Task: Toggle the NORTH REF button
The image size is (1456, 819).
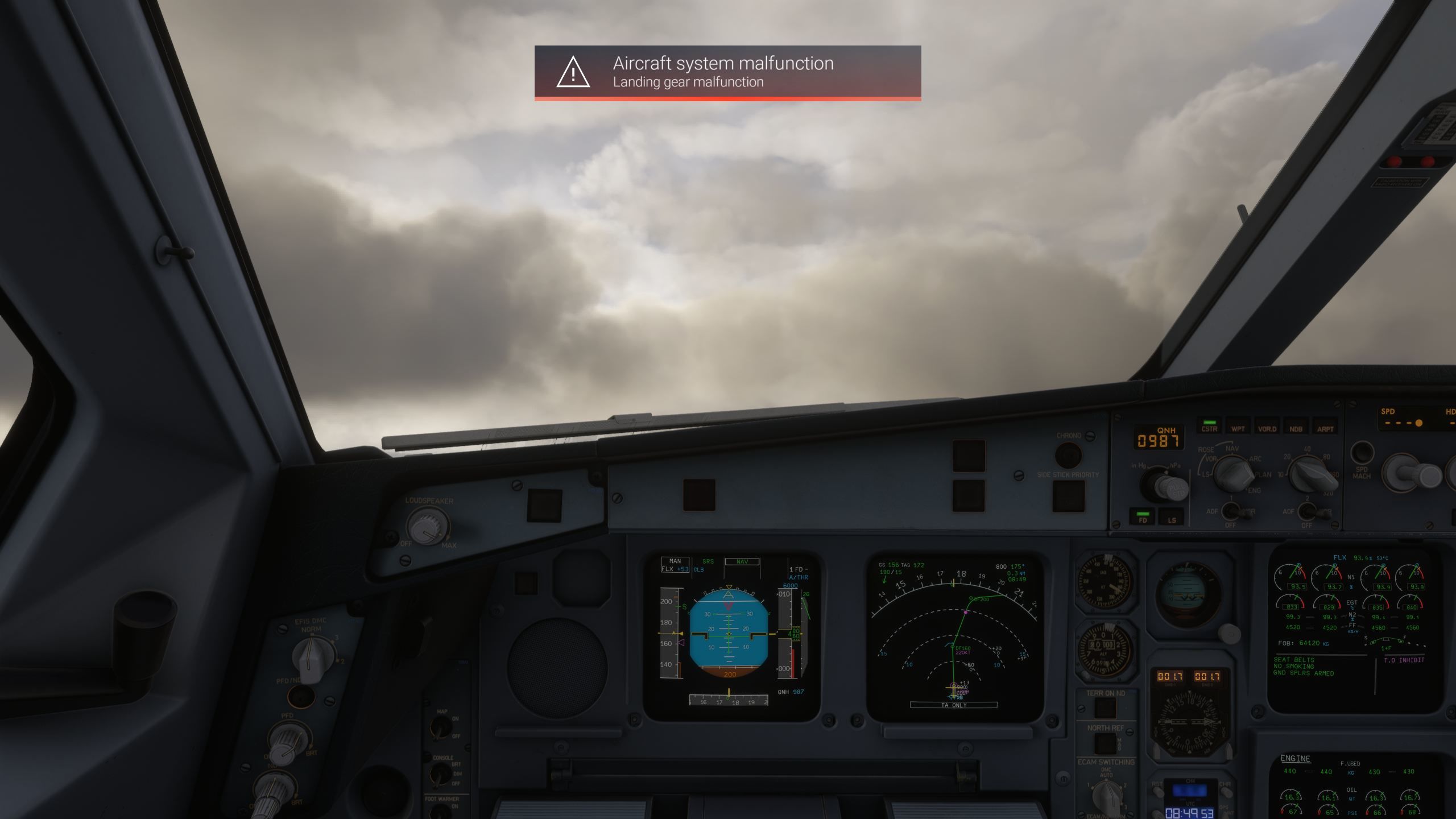Action: 1105,743
